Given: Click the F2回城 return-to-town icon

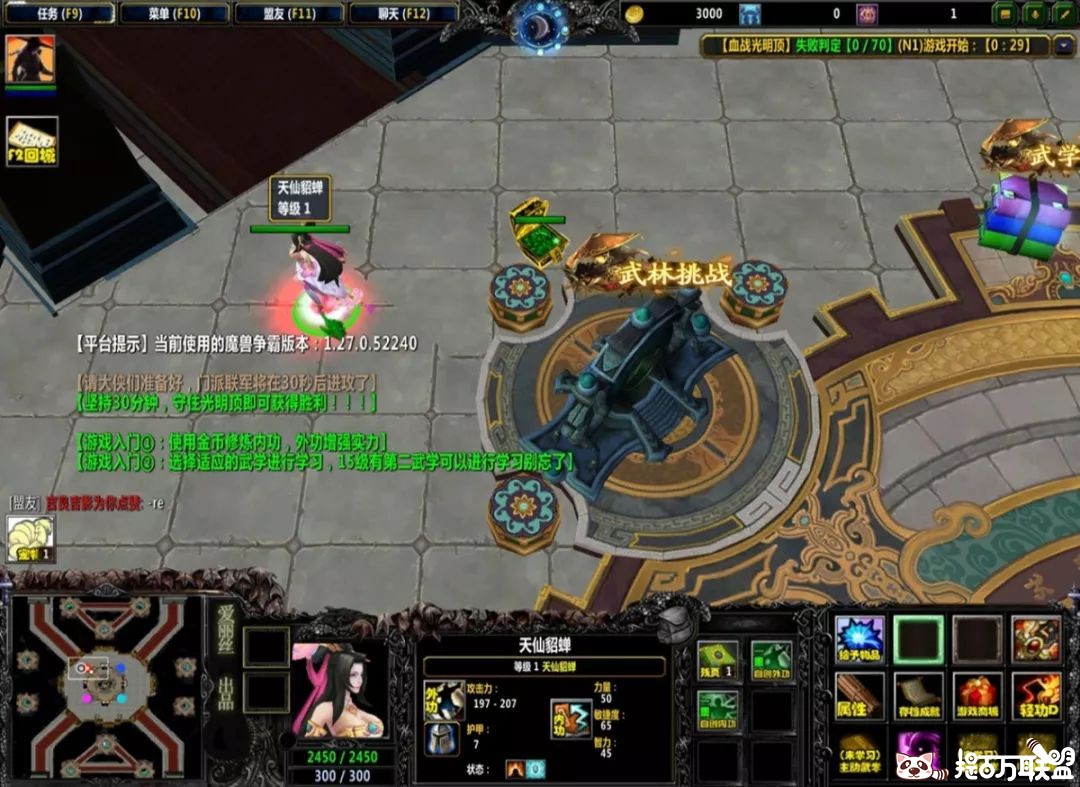Looking at the screenshot, I should [x=32, y=142].
